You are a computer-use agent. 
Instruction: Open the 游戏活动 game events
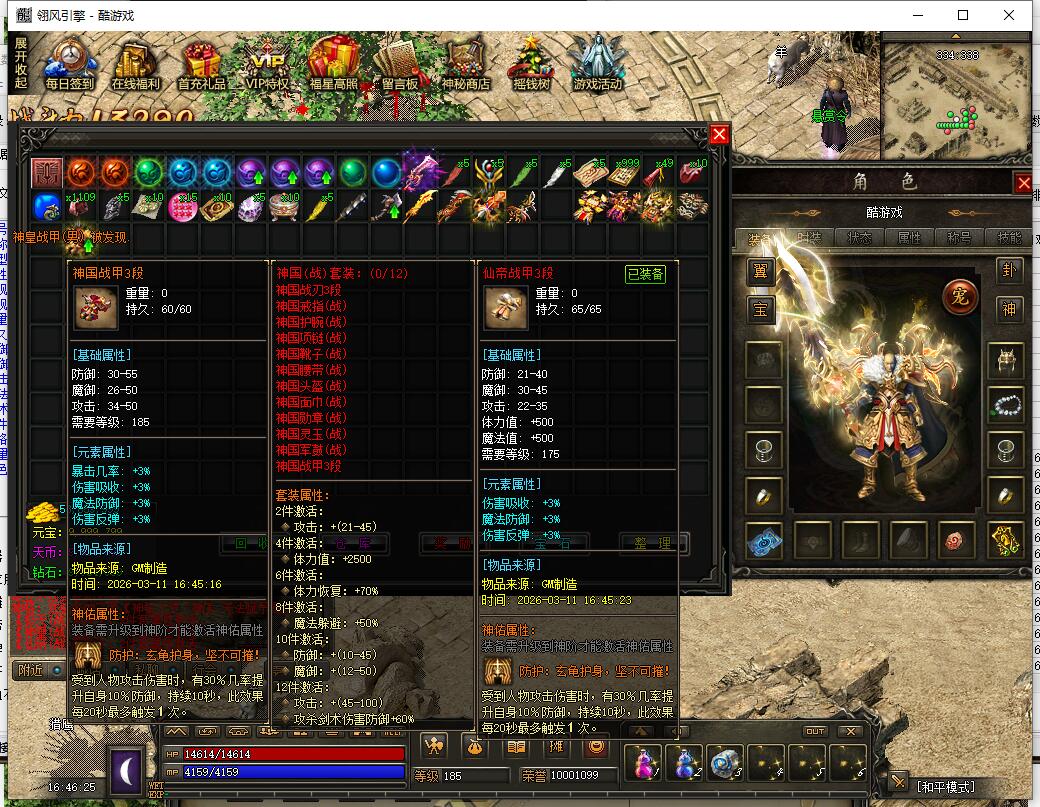pos(597,64)
